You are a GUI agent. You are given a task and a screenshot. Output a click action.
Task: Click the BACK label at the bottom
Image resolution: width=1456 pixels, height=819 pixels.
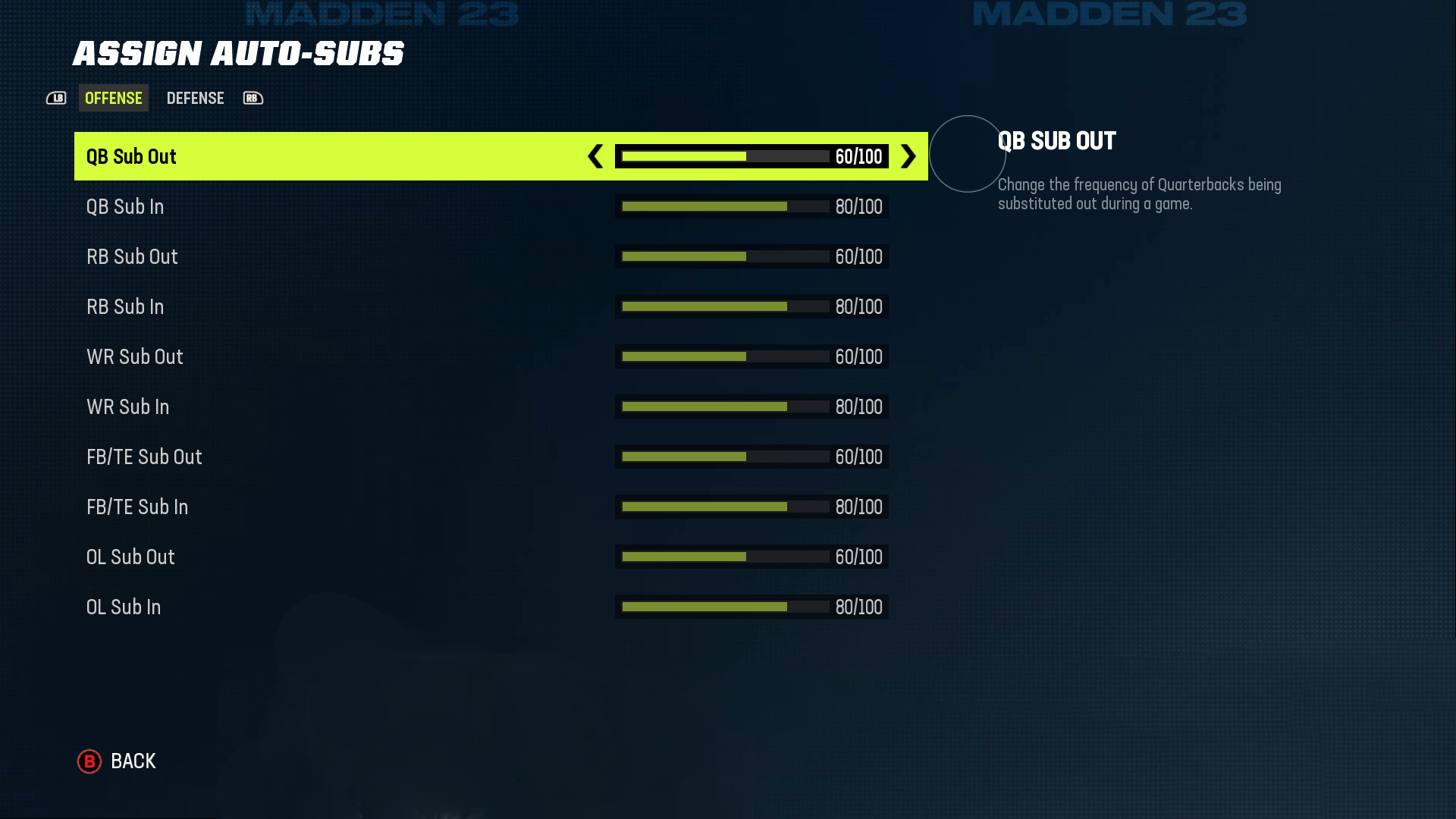point(133,761)
